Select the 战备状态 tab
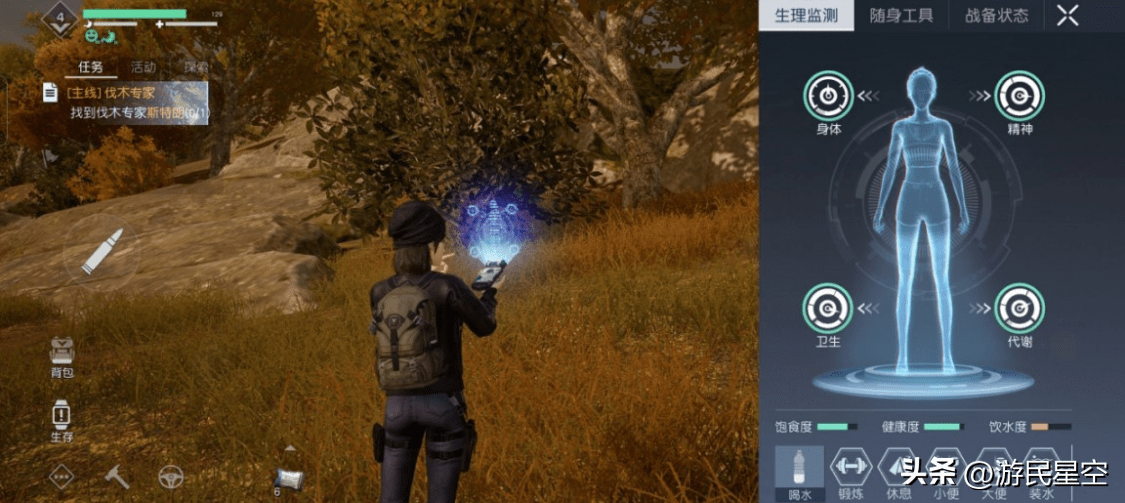This screenshot has width=1125, height=503. pyautogui.click(x=996, y=16)
